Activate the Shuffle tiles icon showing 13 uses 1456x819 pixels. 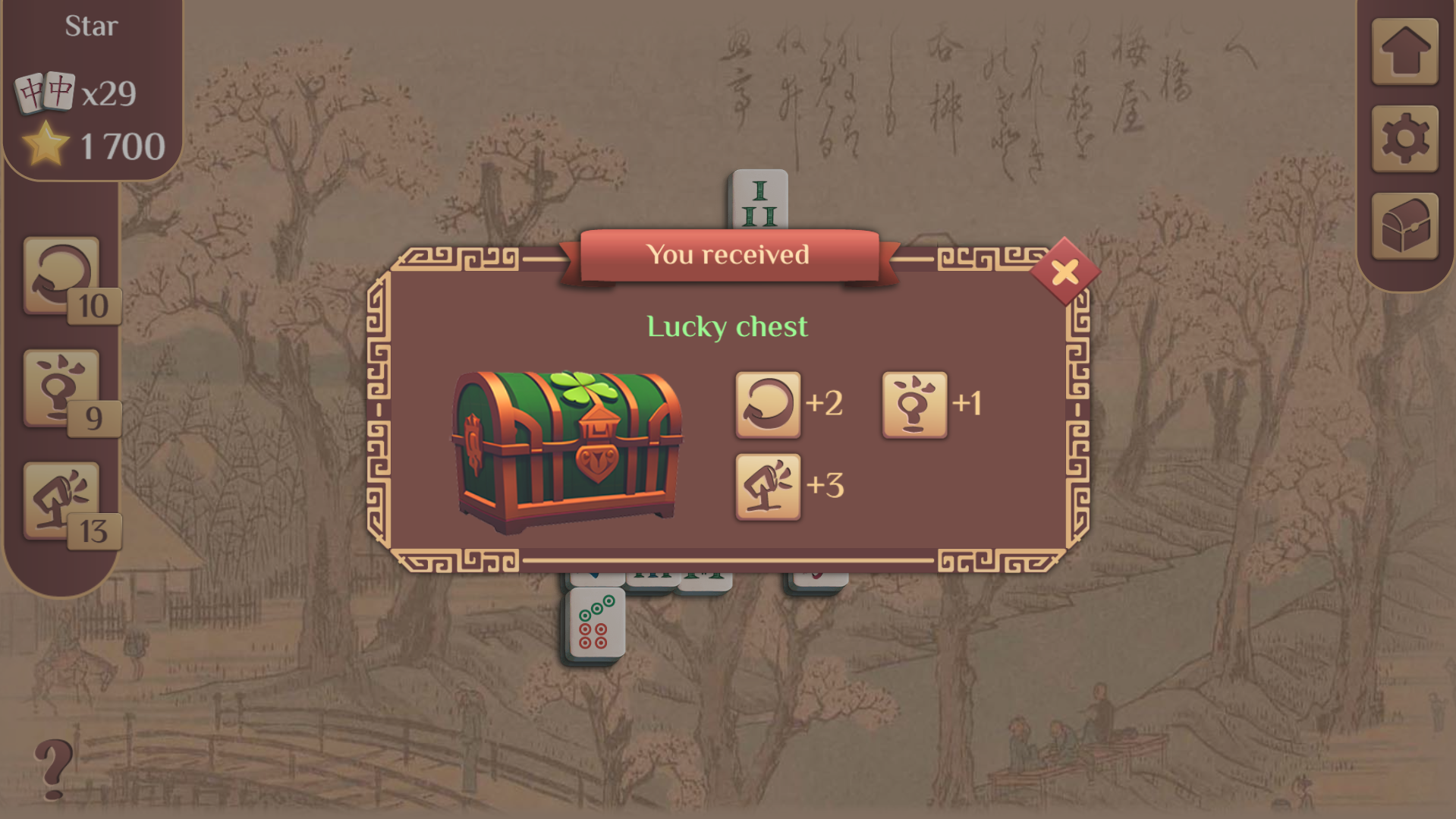coord(61,497)
